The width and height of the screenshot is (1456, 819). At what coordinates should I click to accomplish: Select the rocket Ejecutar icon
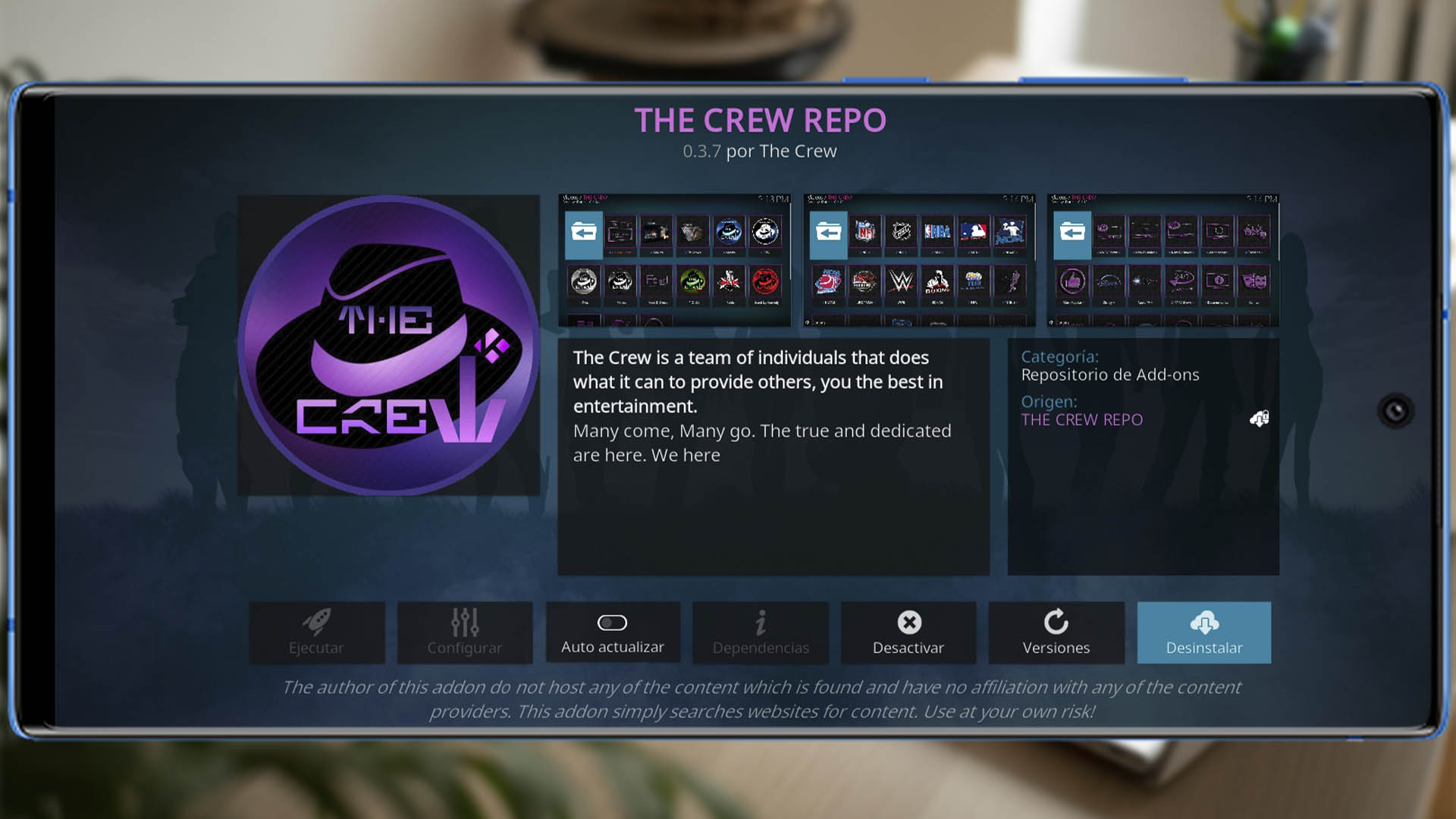(x=318, y=622)
